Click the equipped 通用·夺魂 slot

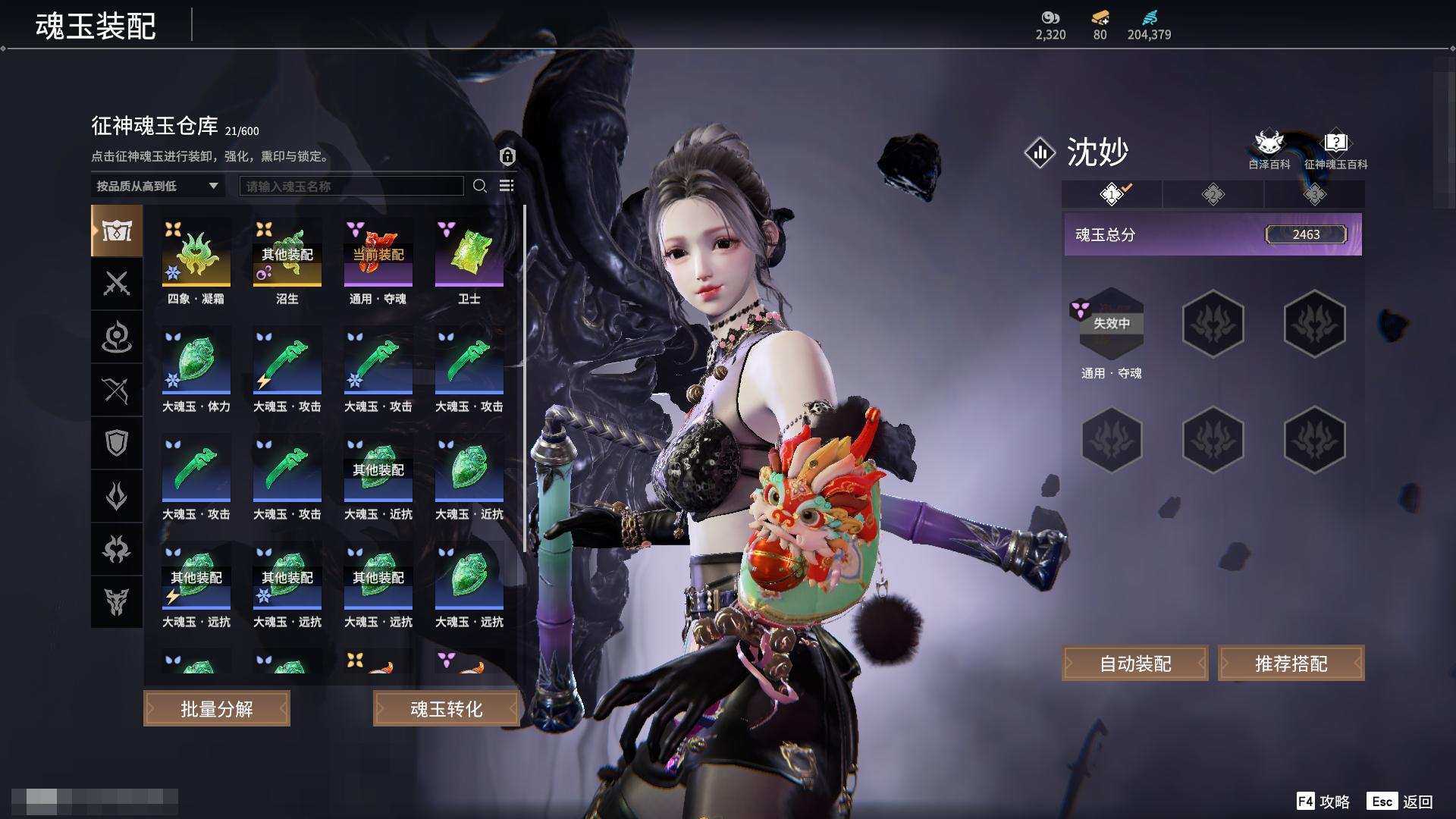1111,324
